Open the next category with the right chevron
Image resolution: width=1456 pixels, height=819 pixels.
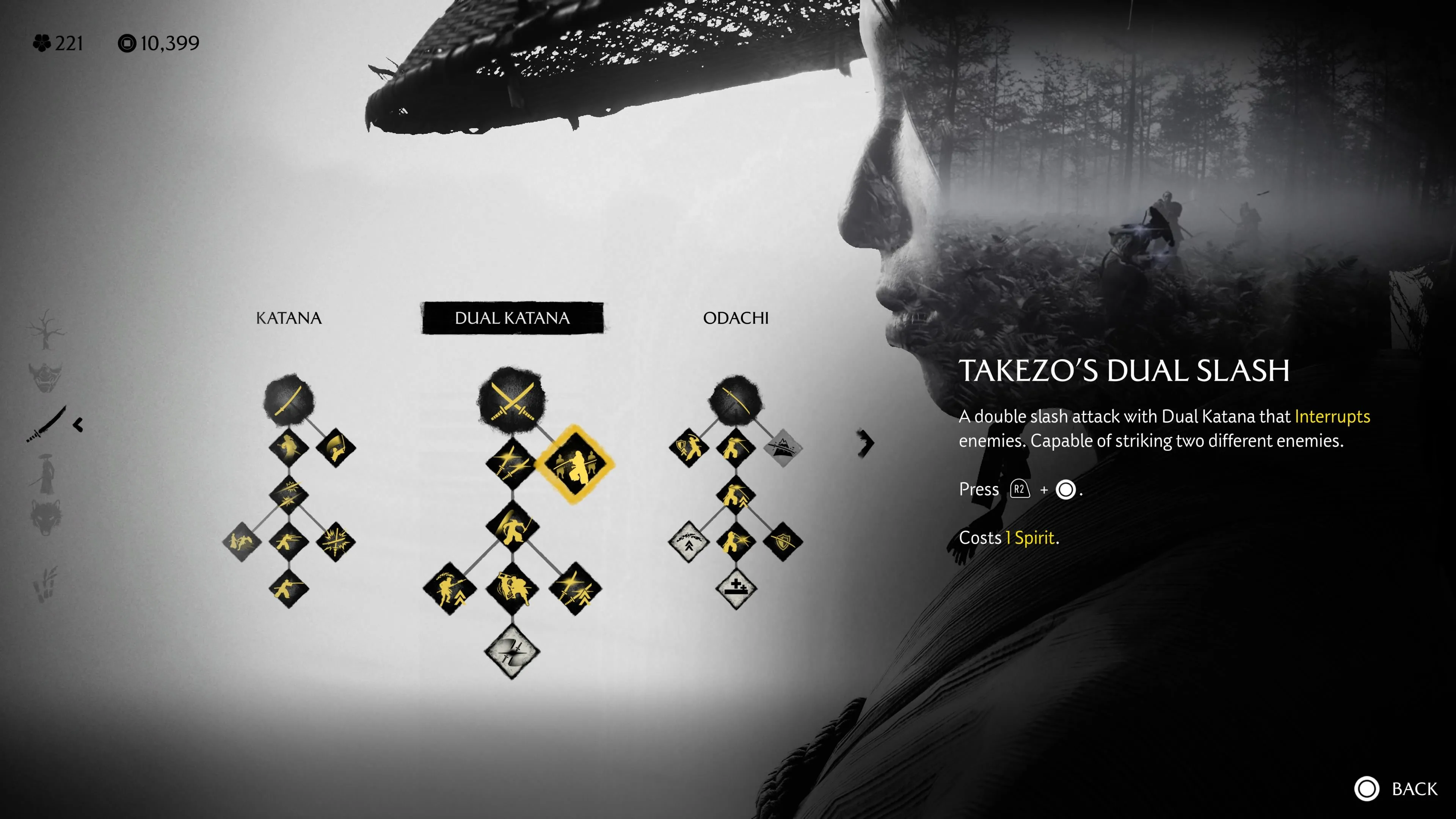point(866,443)
